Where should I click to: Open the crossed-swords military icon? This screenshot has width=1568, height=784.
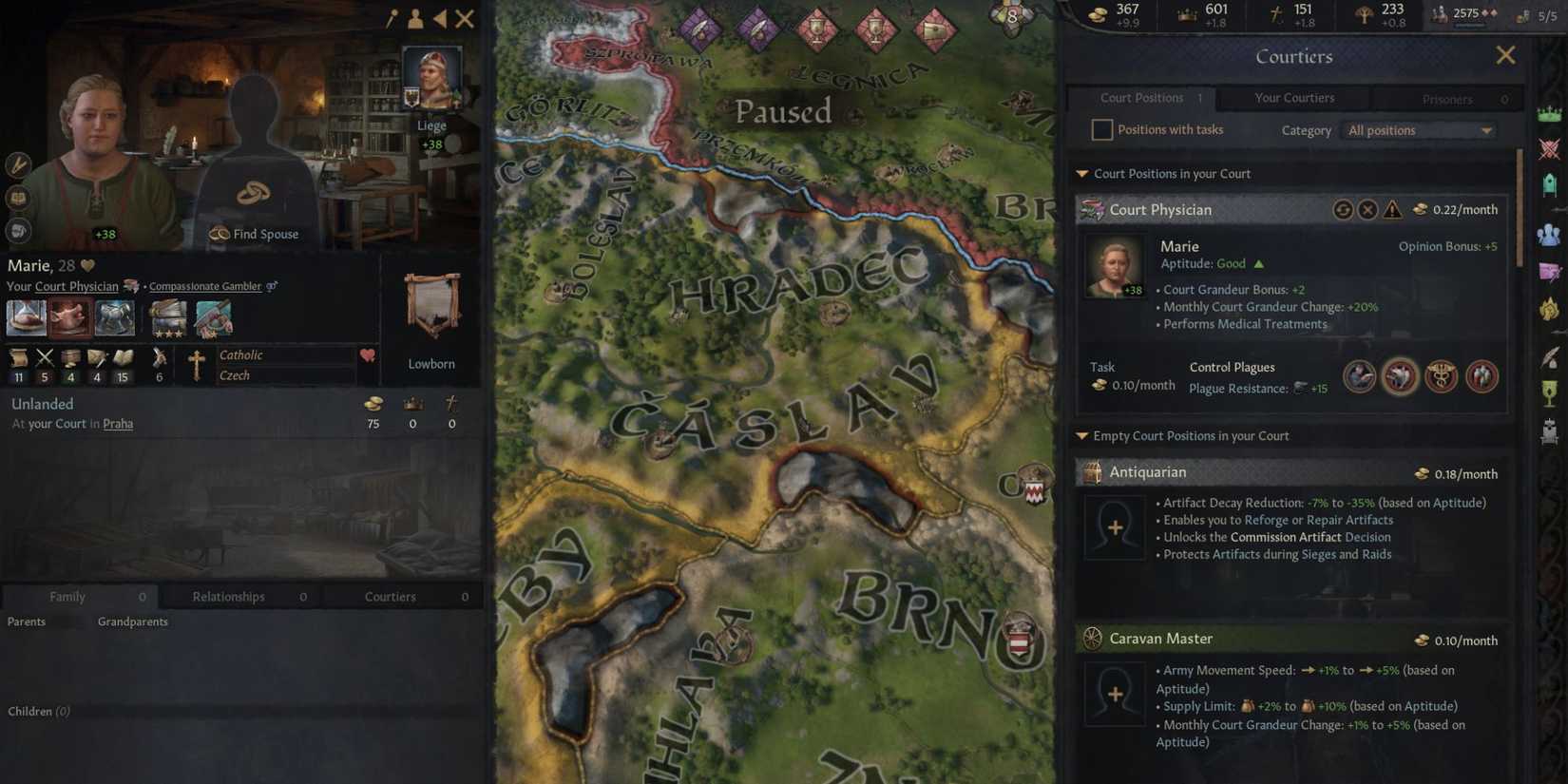[1549, 149]
